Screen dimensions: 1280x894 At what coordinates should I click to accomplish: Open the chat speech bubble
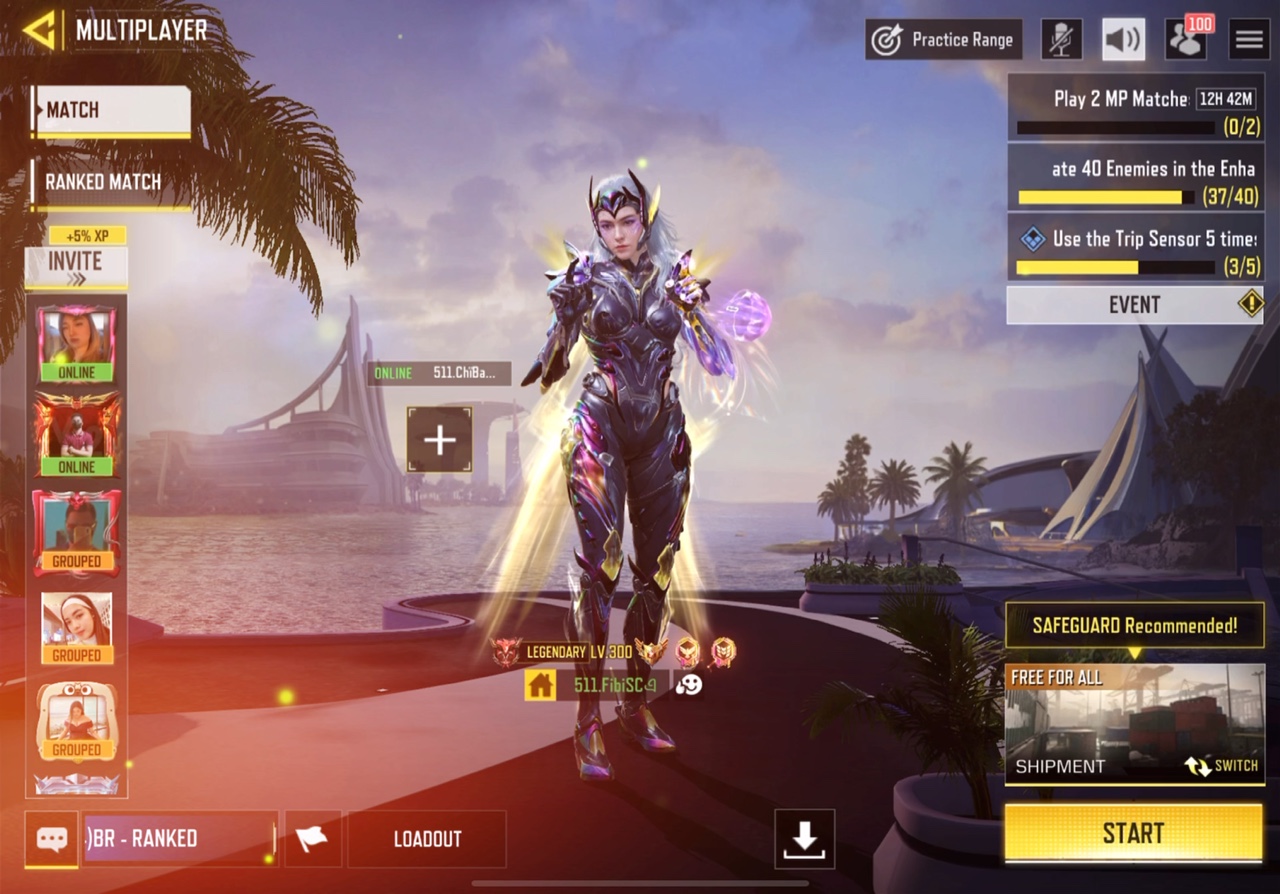click(x=52, y=839)
